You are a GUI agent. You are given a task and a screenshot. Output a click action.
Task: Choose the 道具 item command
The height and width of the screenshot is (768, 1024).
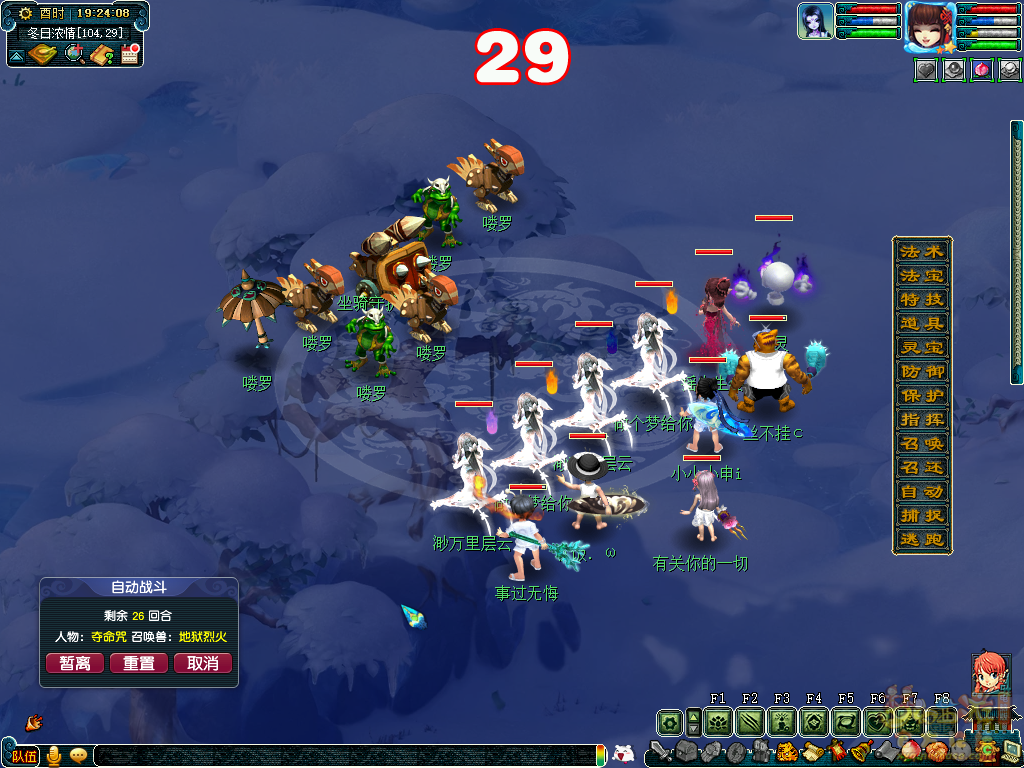921,323
